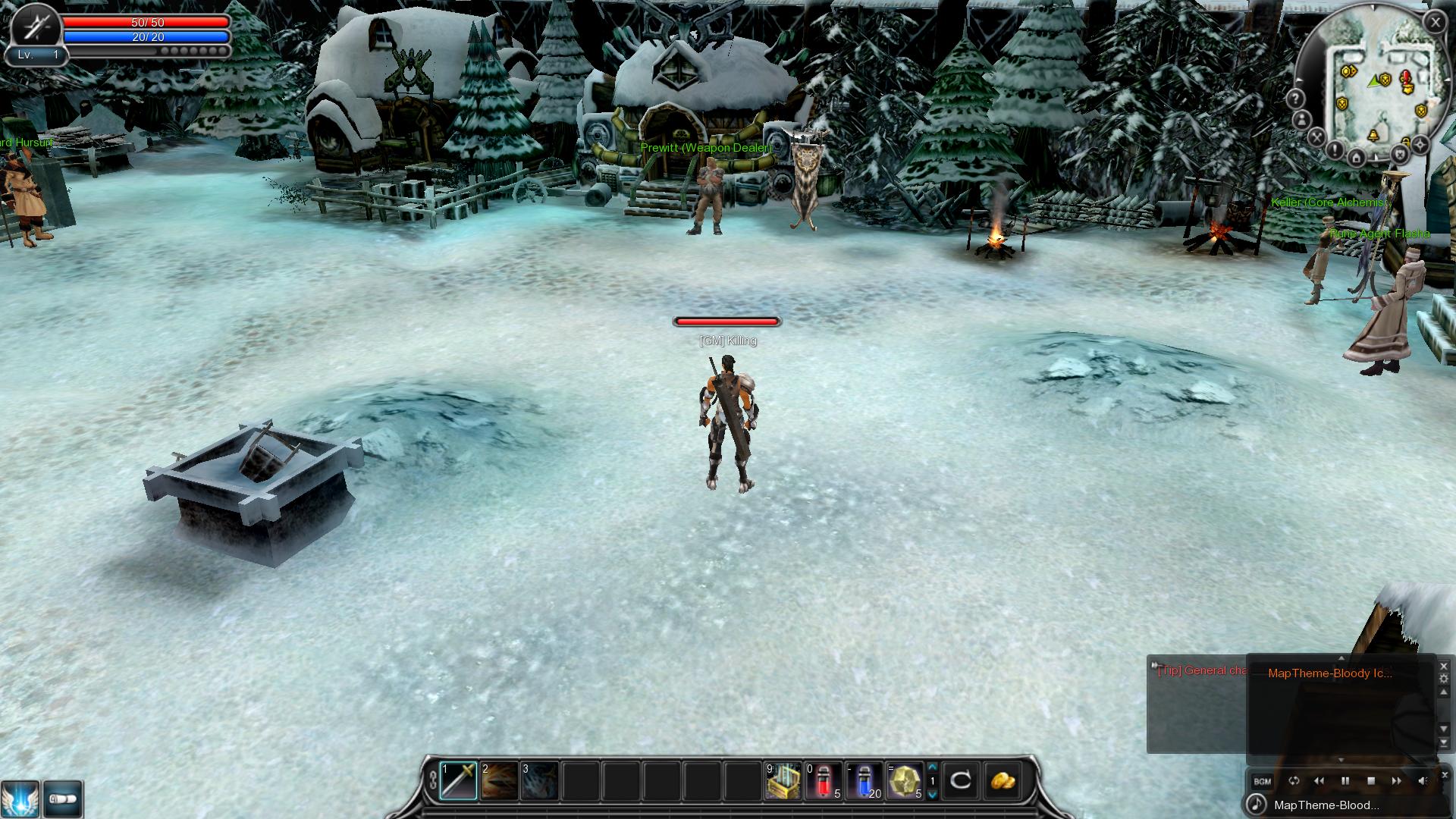The height and width of the screenshot is (819, 1456).
Task: Mute the music with the speaker icon
Action: pyautogui.click(x=1423, y=781)
